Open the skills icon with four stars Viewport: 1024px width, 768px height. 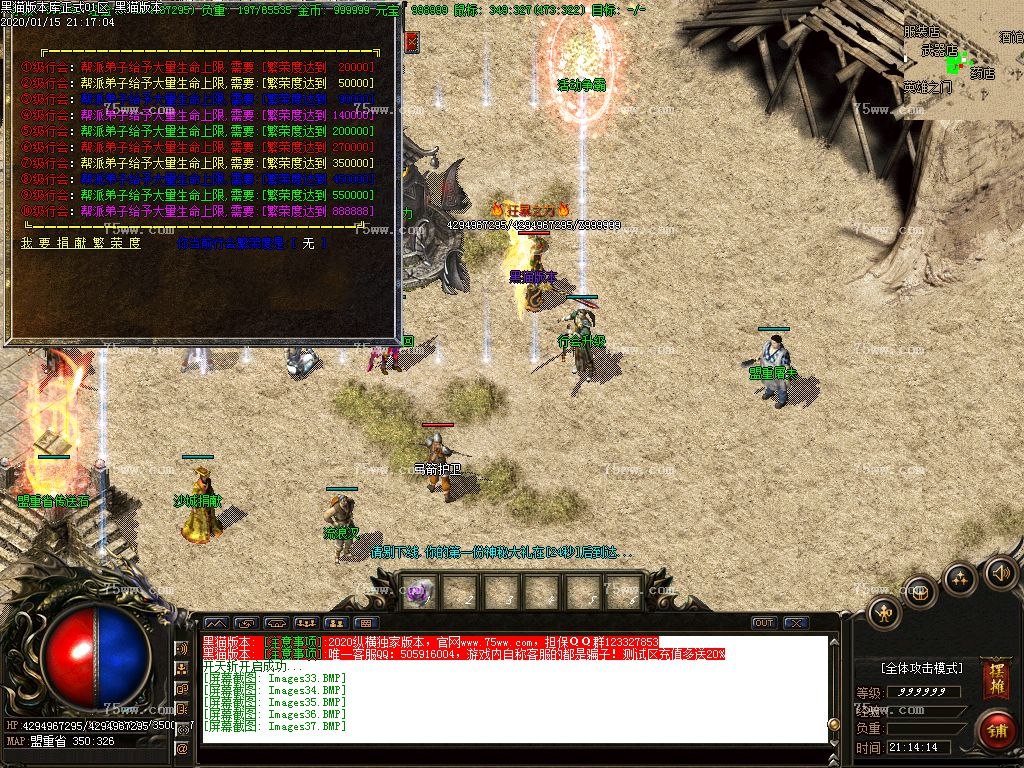click(961, 579)
